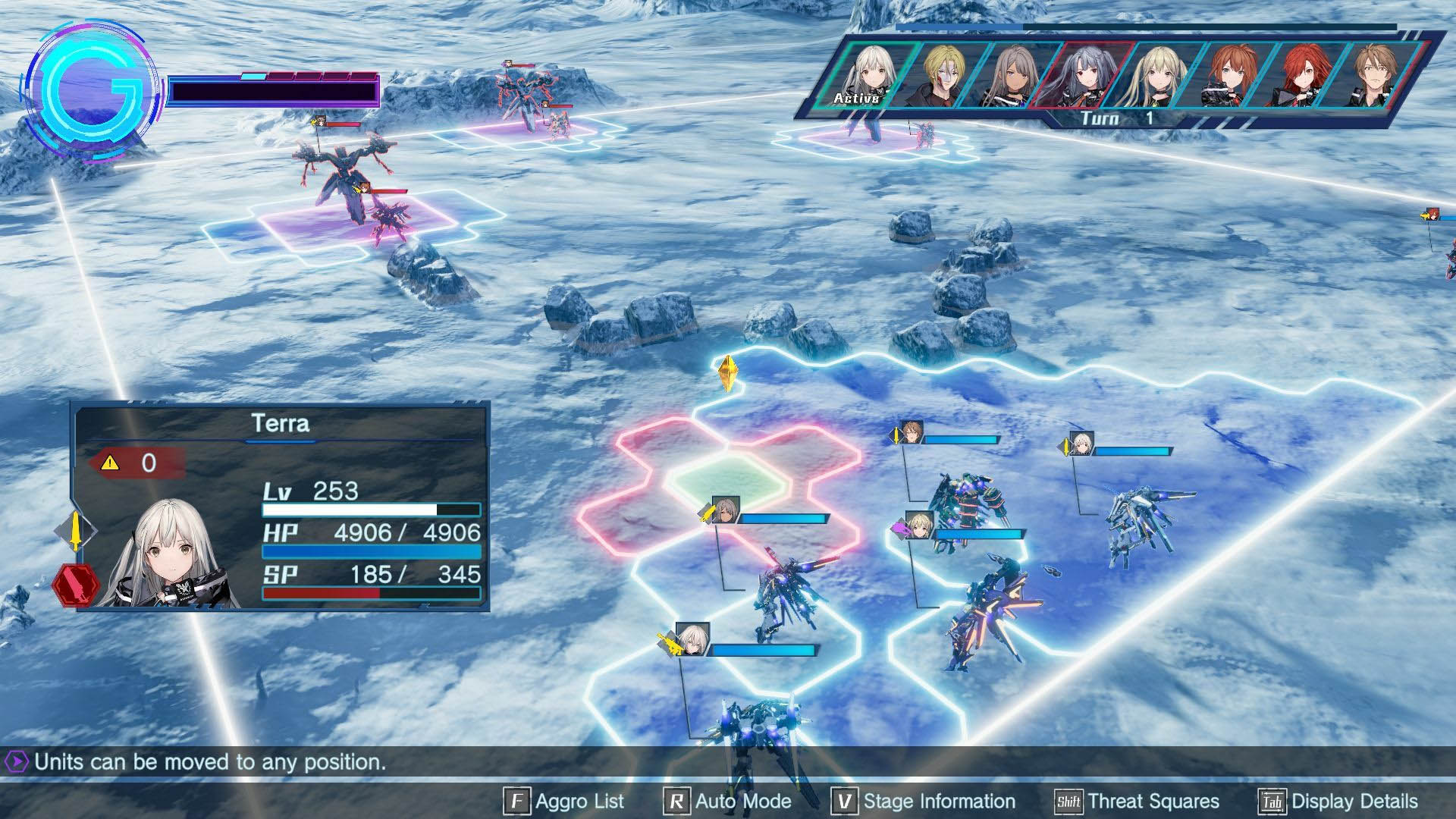Toggle Auto Mode

[726, 802]
